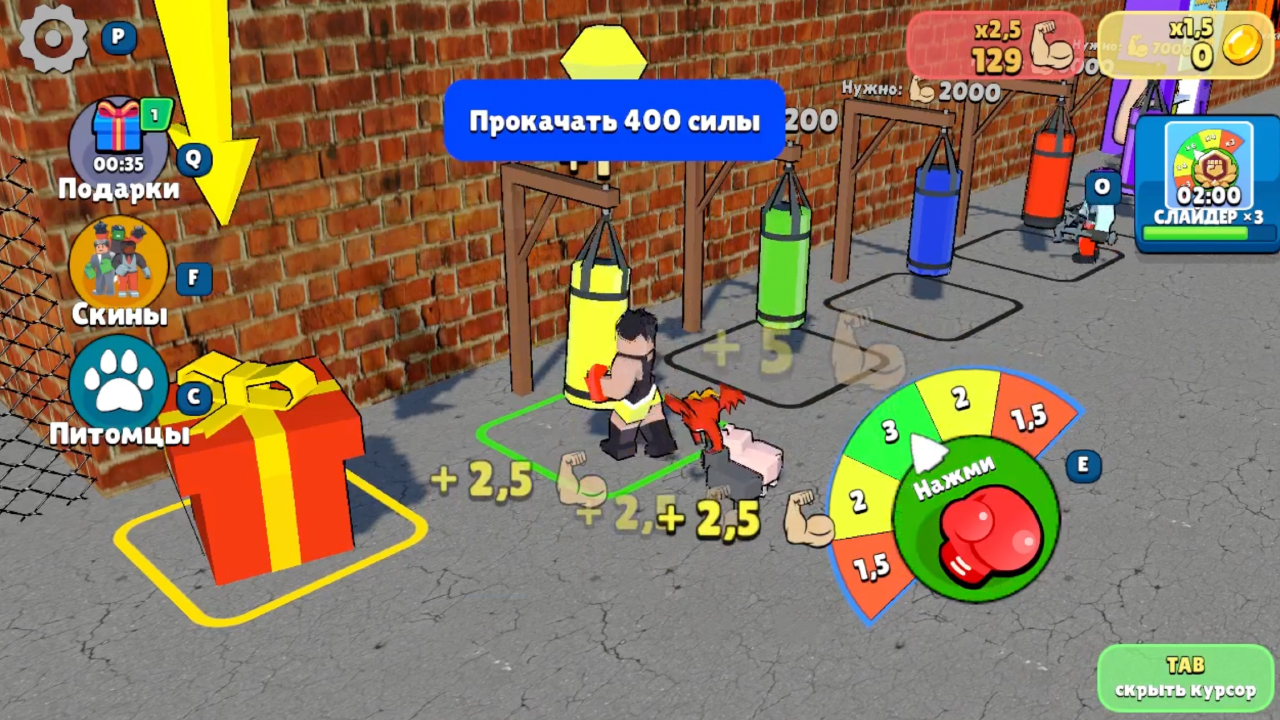Click the O badge near the dumbbell machine
Image resolution: width=1280 pixels, height=720 pixels.
1101,187
